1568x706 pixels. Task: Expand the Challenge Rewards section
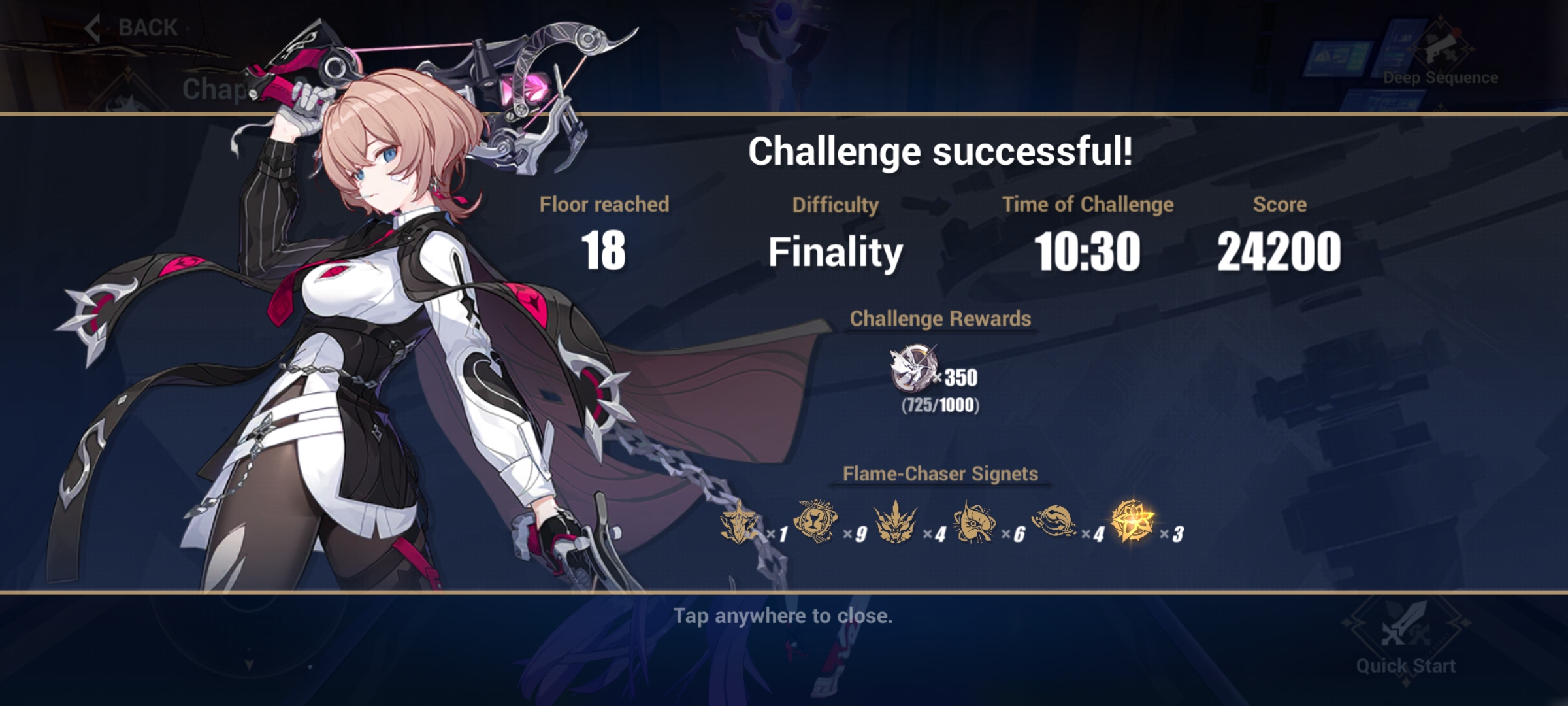tap(941, 320)
